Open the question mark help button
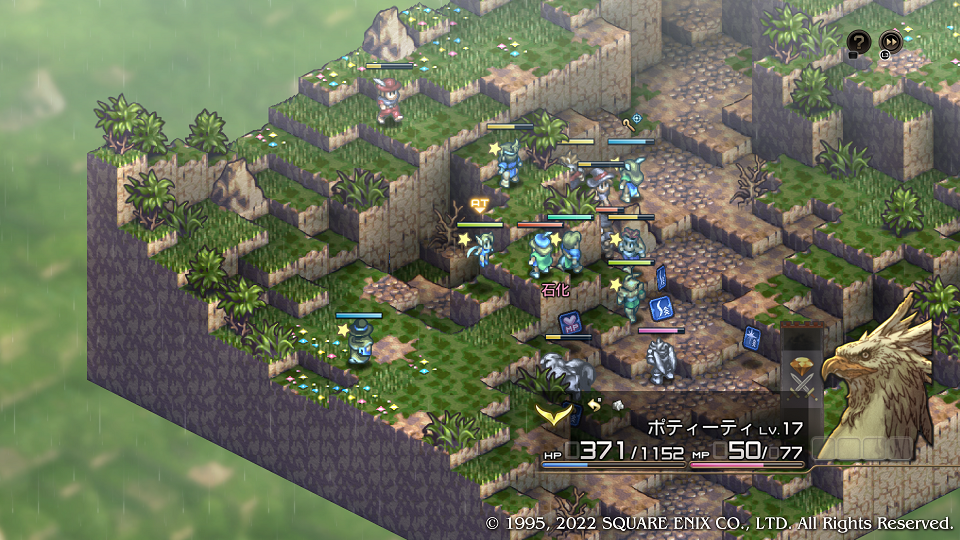Screen dimensions: 960x540 click(x=859, y=42)
